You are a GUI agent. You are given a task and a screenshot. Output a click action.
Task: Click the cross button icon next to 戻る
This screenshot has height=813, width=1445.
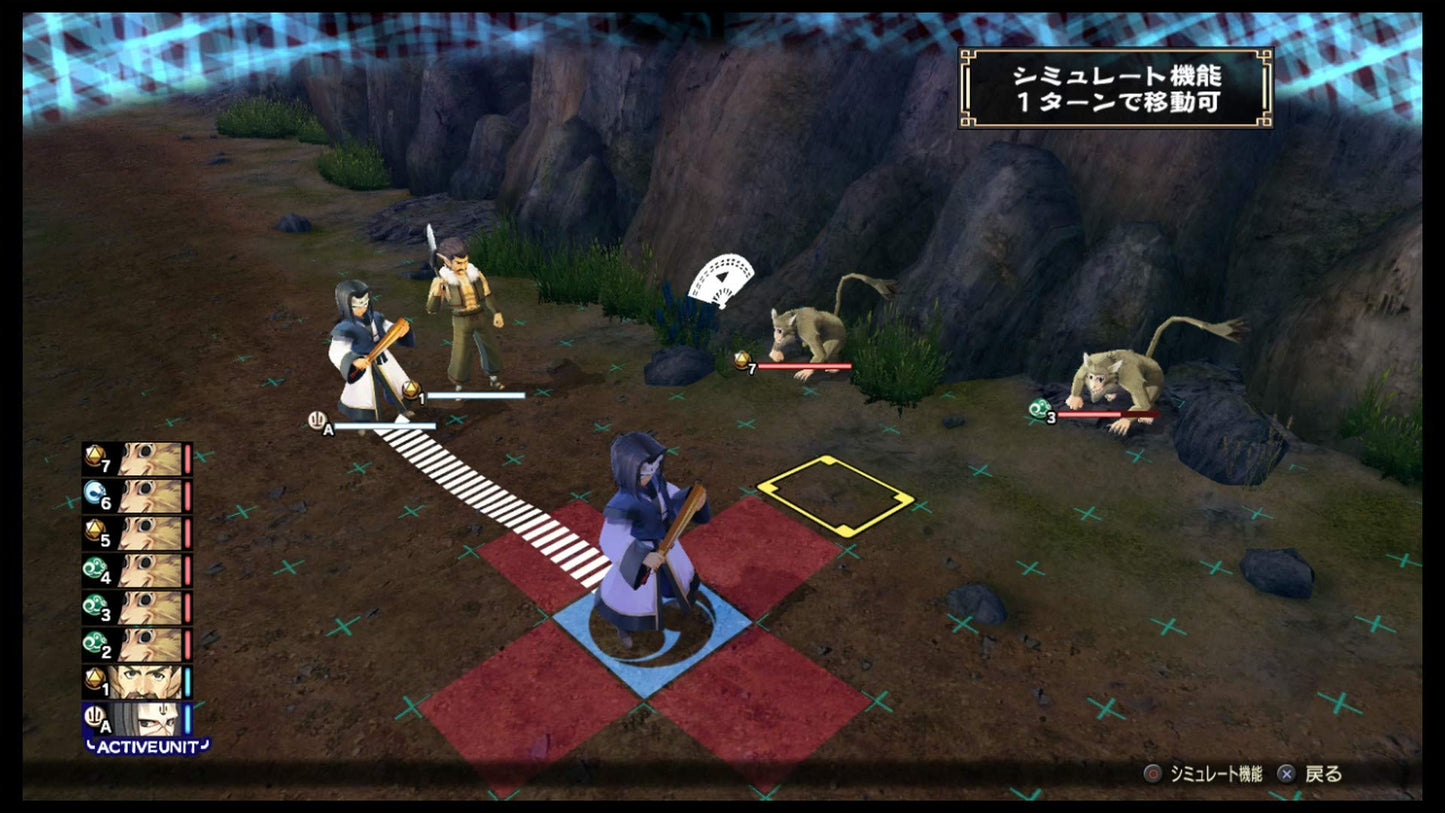point(1287,774)
